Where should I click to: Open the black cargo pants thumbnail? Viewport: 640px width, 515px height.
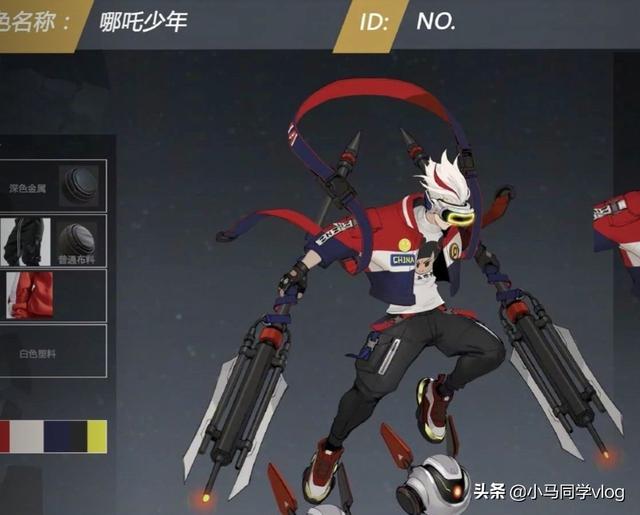[x=24, y=241]
